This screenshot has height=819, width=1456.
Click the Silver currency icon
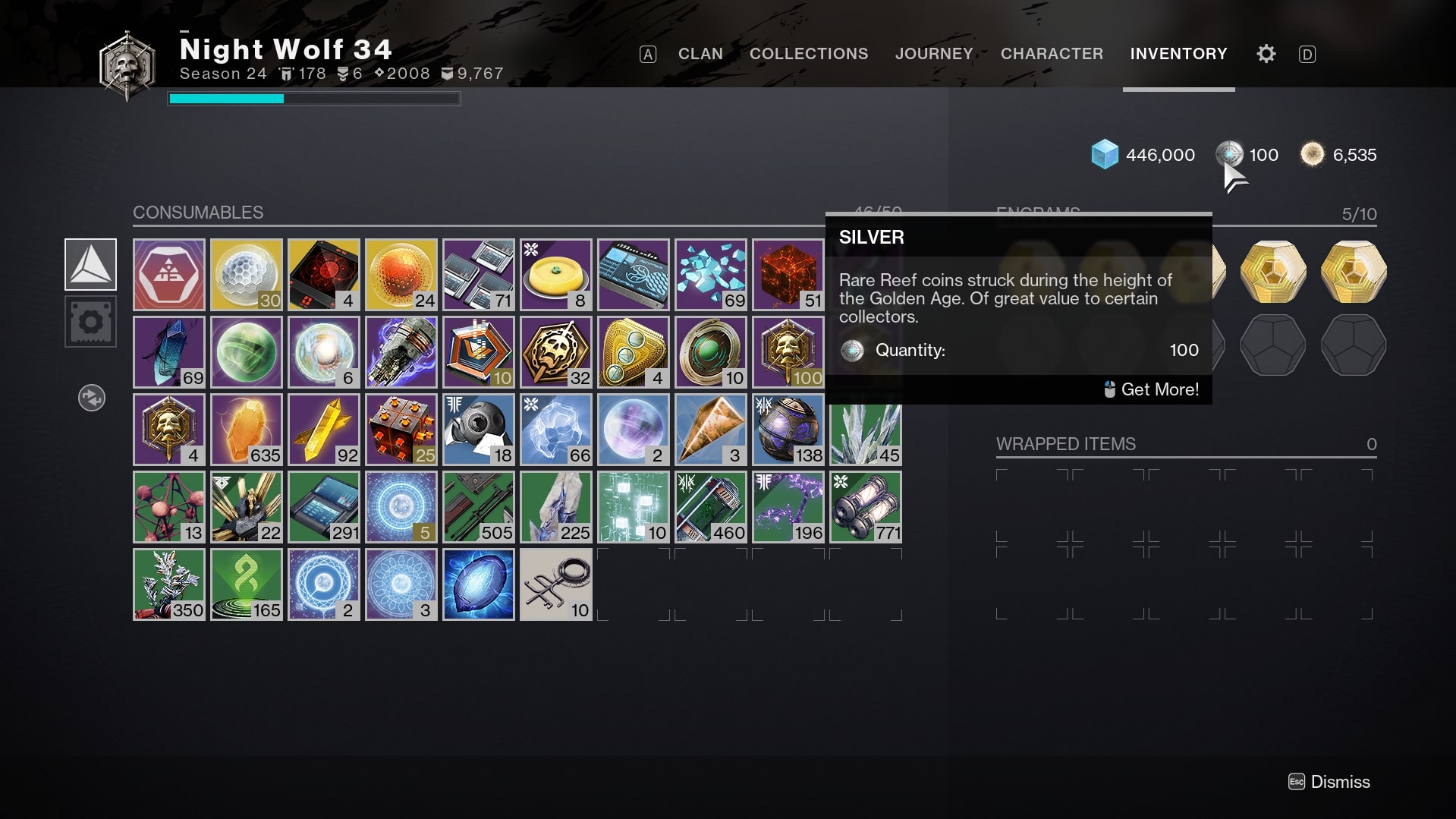point(1229,154)
